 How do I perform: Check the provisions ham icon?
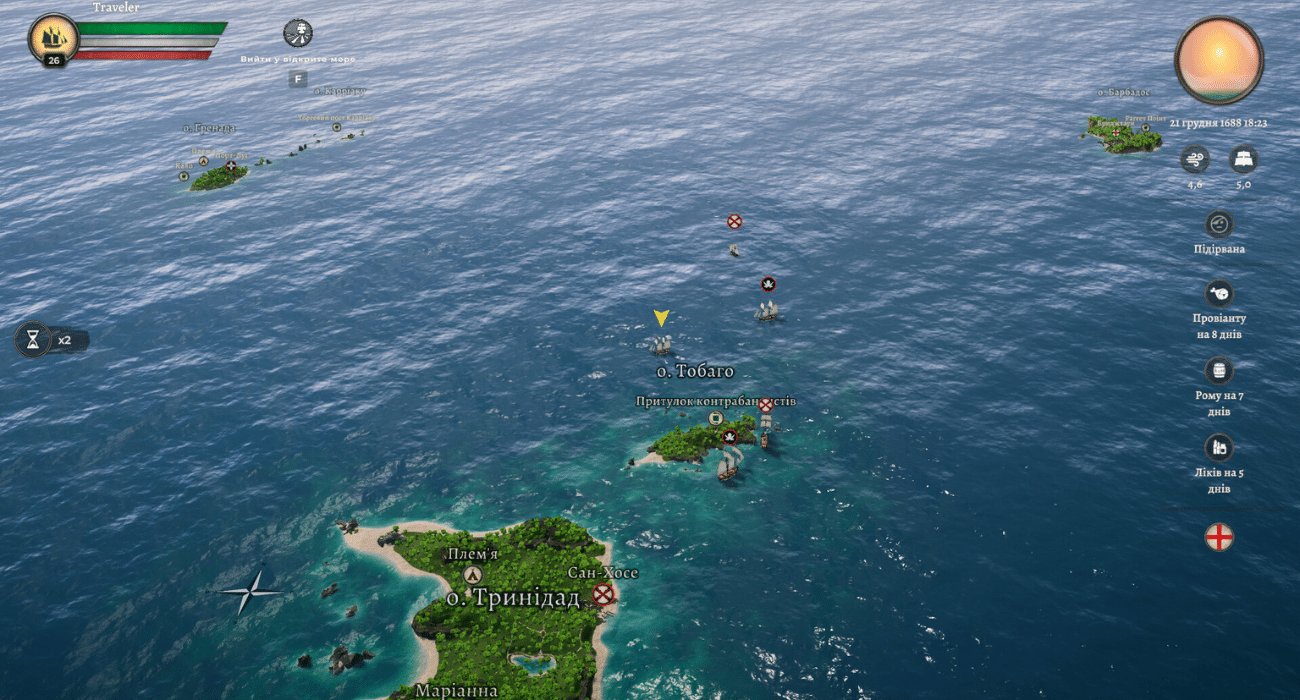[1218, 294]
